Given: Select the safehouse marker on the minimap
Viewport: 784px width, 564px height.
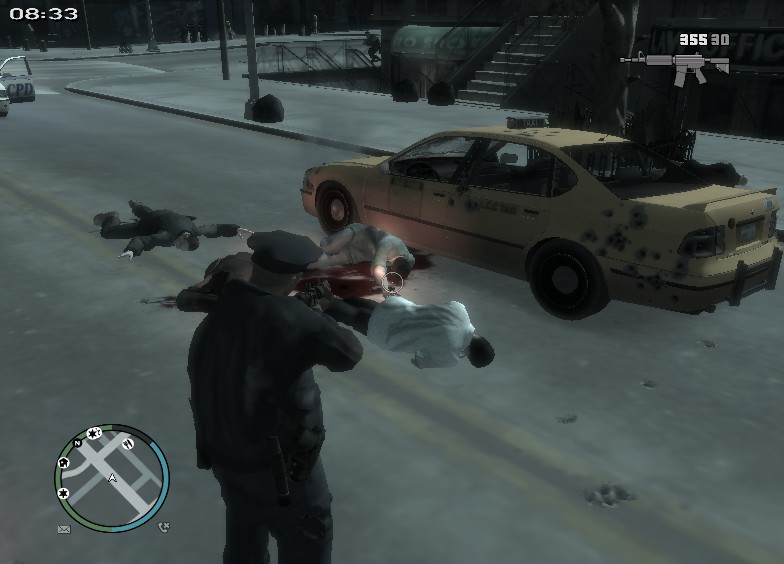Looking at the screenshot, I should coord(64,463).
